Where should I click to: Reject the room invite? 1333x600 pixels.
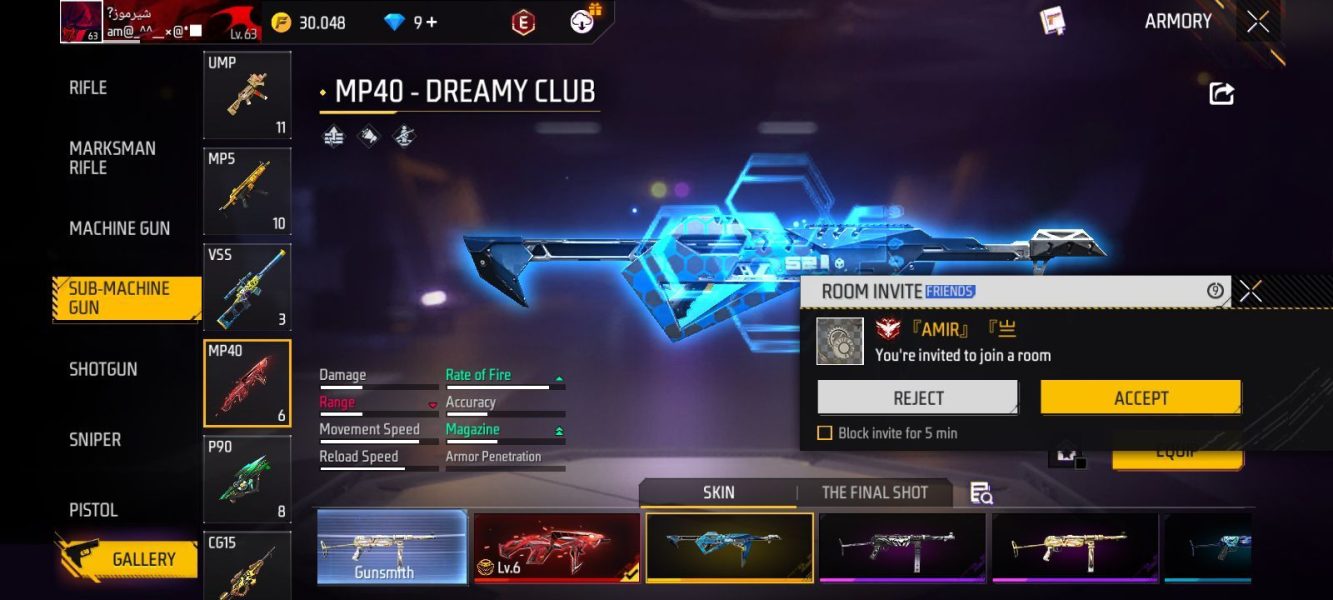pos(918,397)
